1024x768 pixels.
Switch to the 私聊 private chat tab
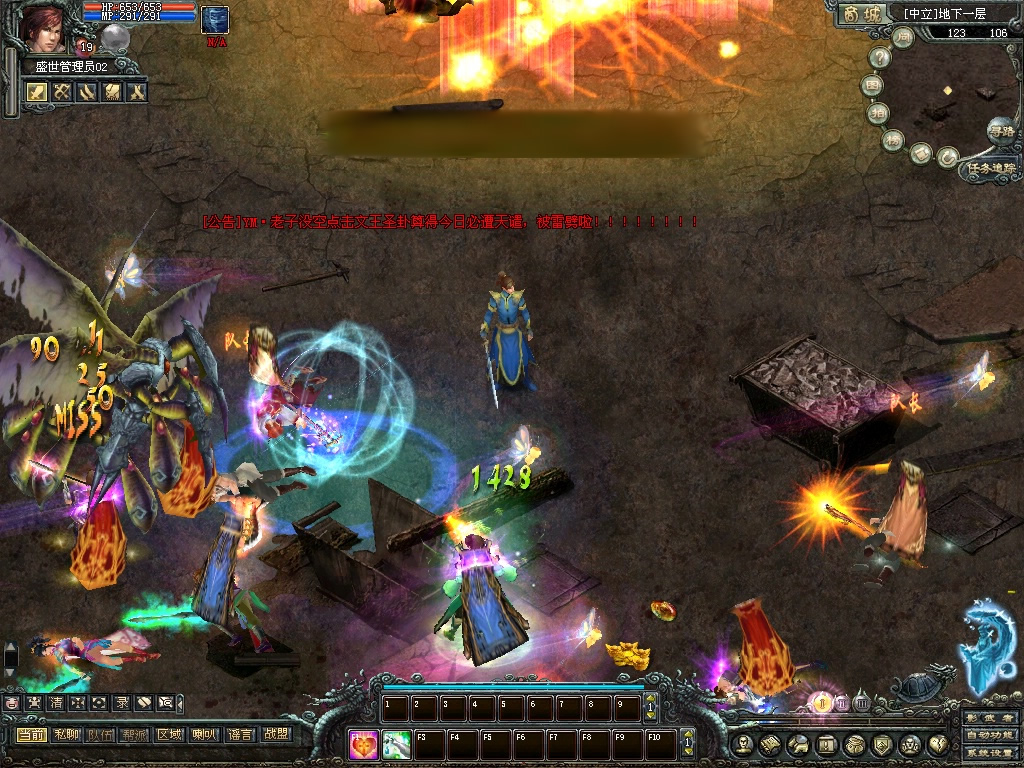66,735
